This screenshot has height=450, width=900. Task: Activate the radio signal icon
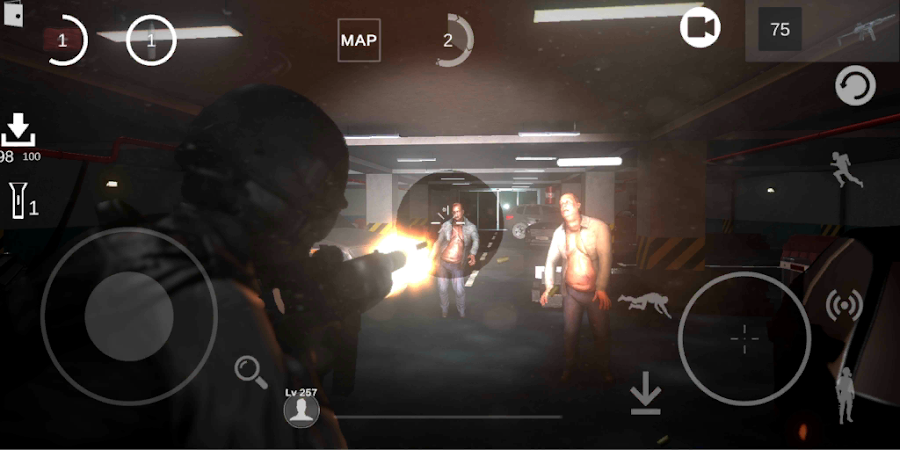click(844, 306)
